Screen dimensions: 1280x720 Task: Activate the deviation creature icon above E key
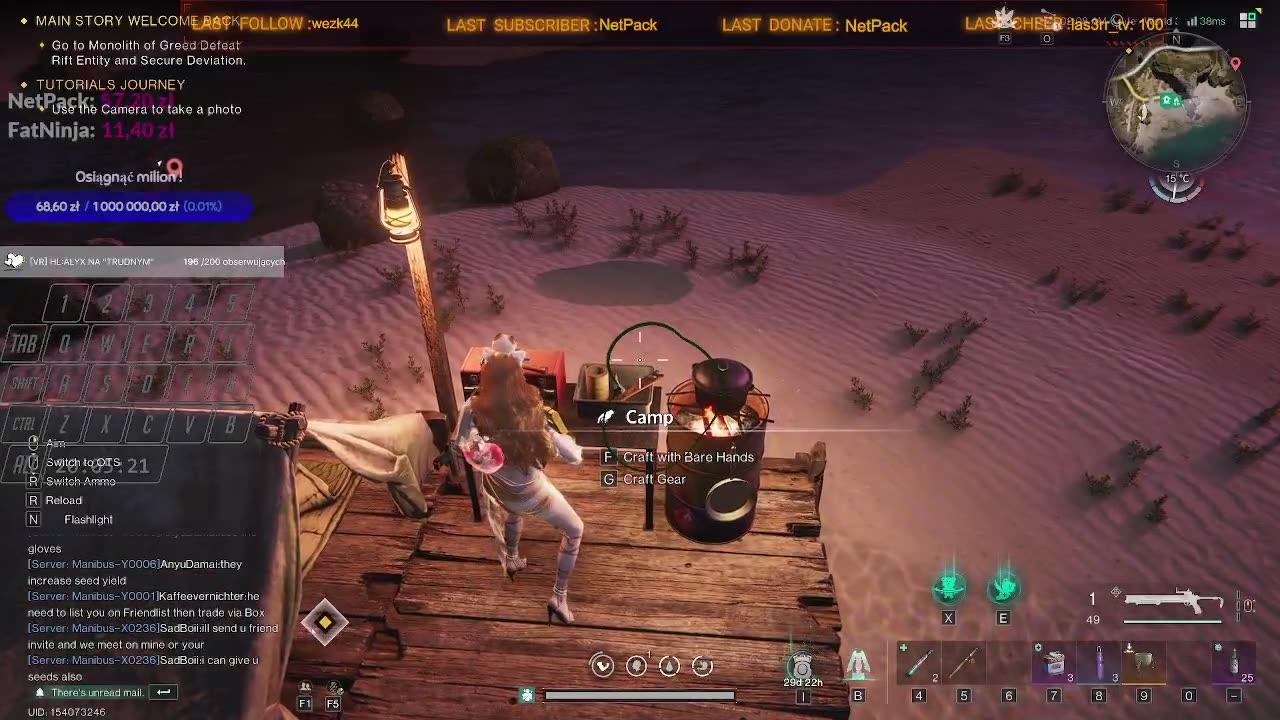pyautogui.click(x=1004, y=590)
